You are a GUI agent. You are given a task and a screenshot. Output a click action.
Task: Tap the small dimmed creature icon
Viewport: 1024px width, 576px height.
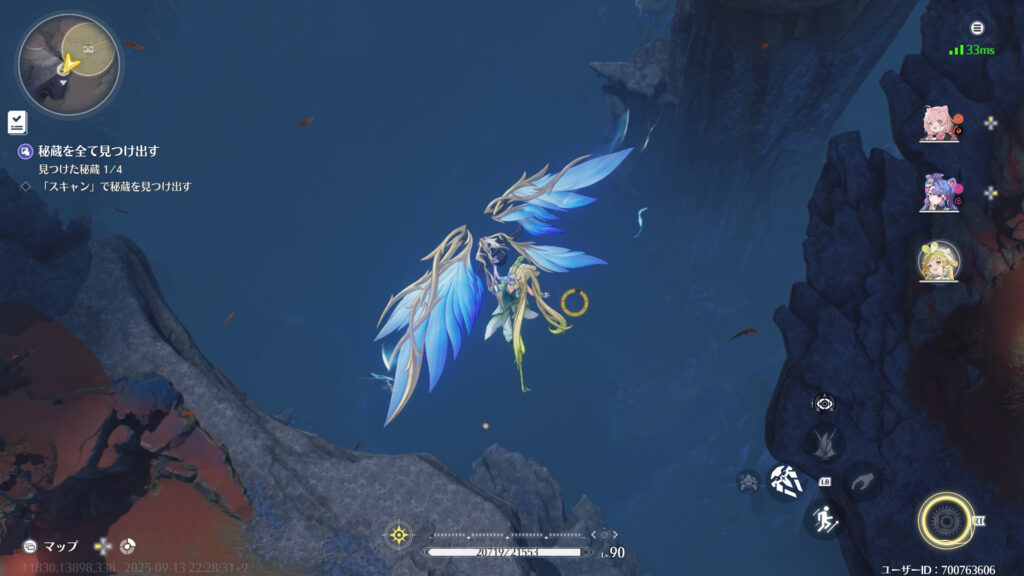[748, 481]
